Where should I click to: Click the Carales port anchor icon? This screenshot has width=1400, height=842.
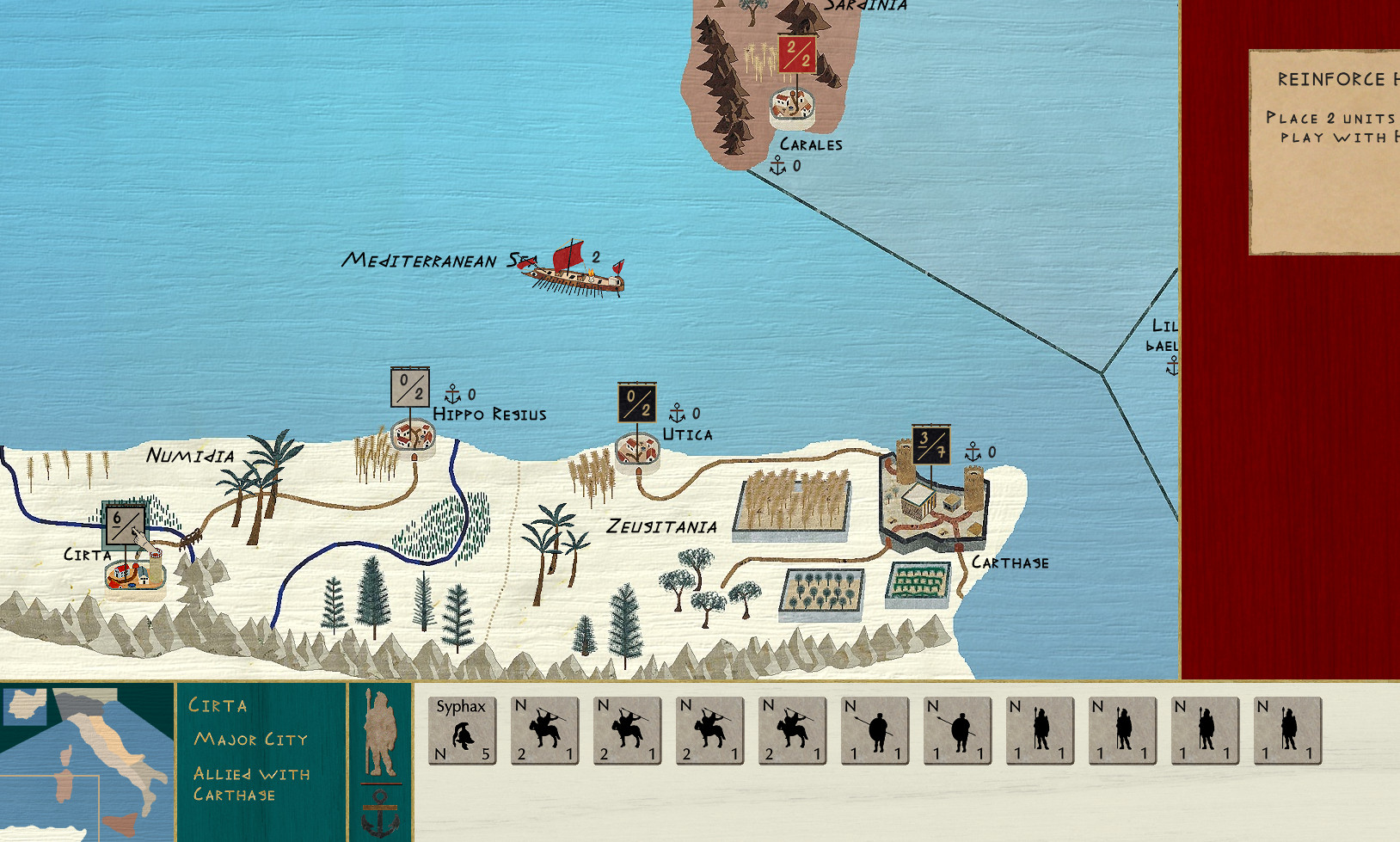[777, 165]
